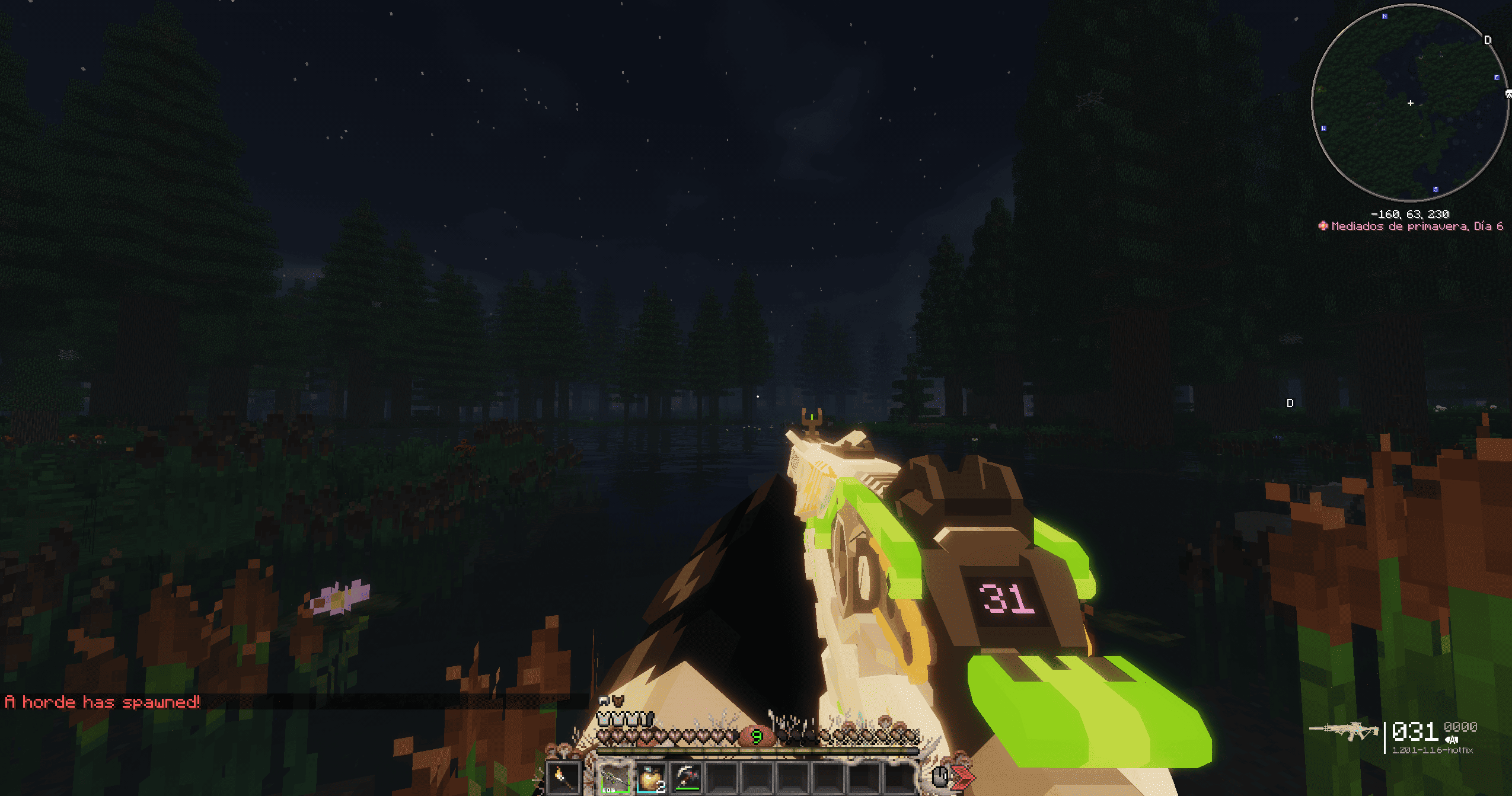1512x796 pixels.
Task: Click the Mediados de primavera, Día 6 label
Action: coord(1420,227)
